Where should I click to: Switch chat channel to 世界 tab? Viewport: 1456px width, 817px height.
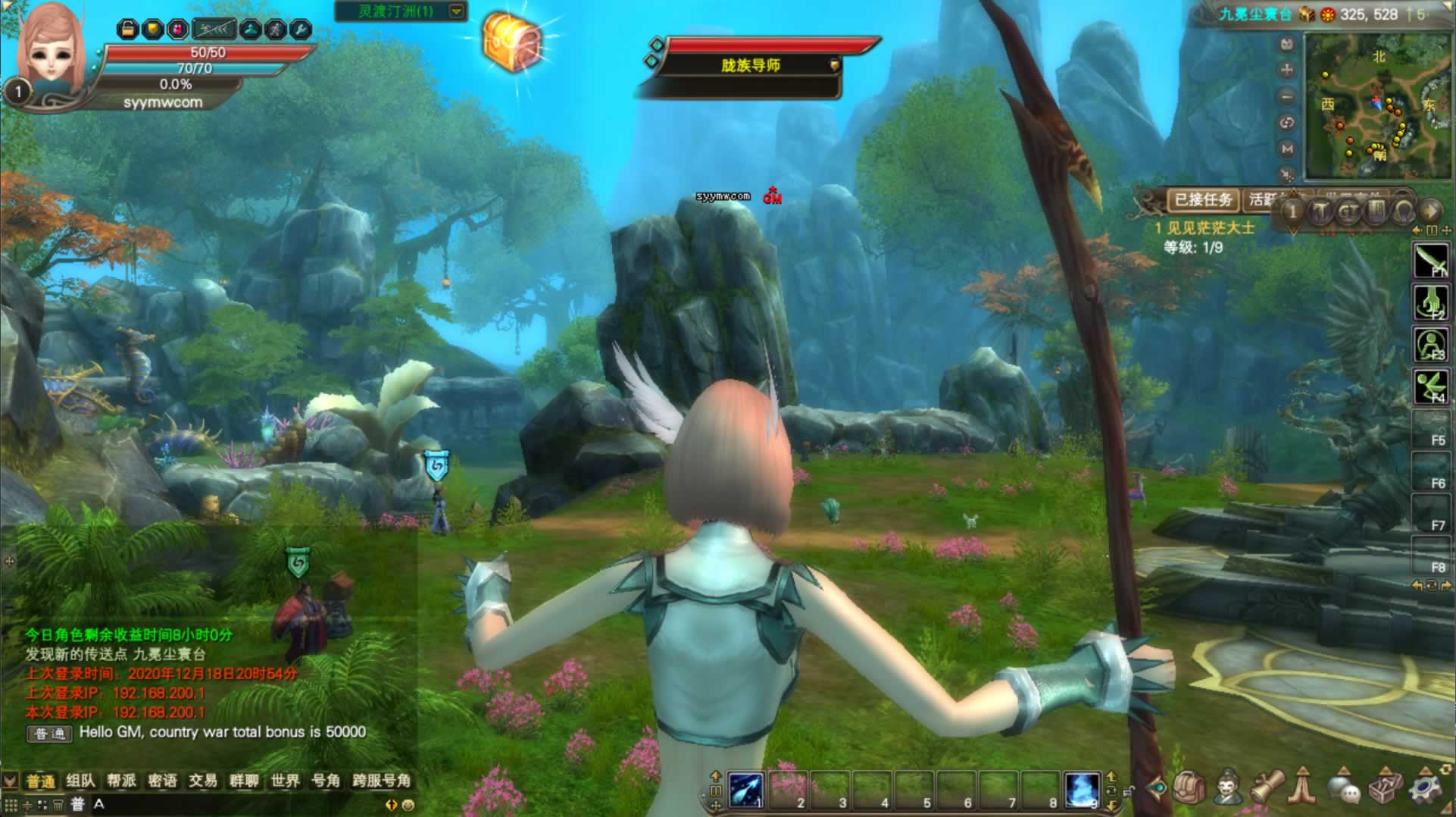[285, 781]
